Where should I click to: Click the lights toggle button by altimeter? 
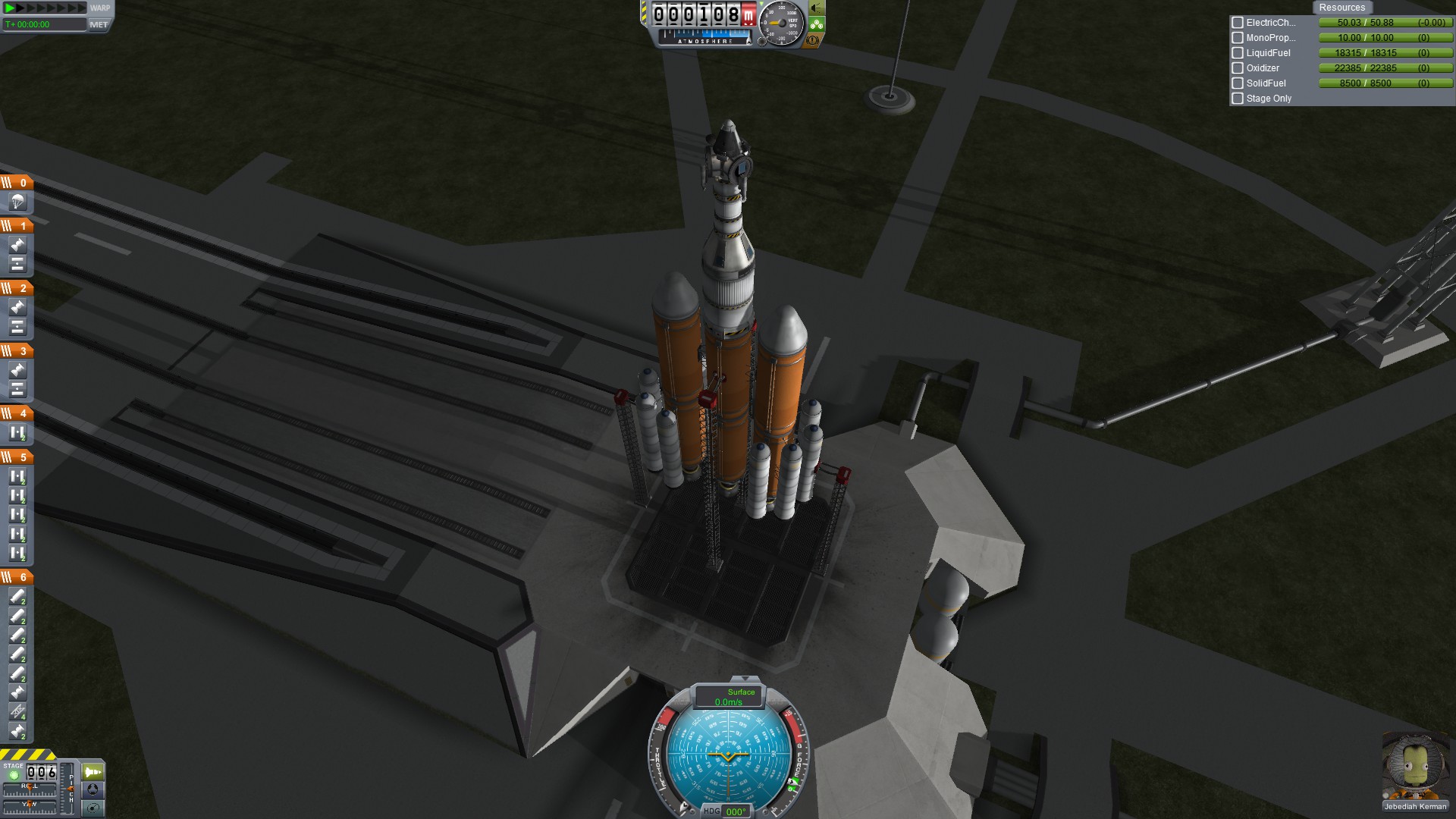pyautogui.click(x=817, y=8)
